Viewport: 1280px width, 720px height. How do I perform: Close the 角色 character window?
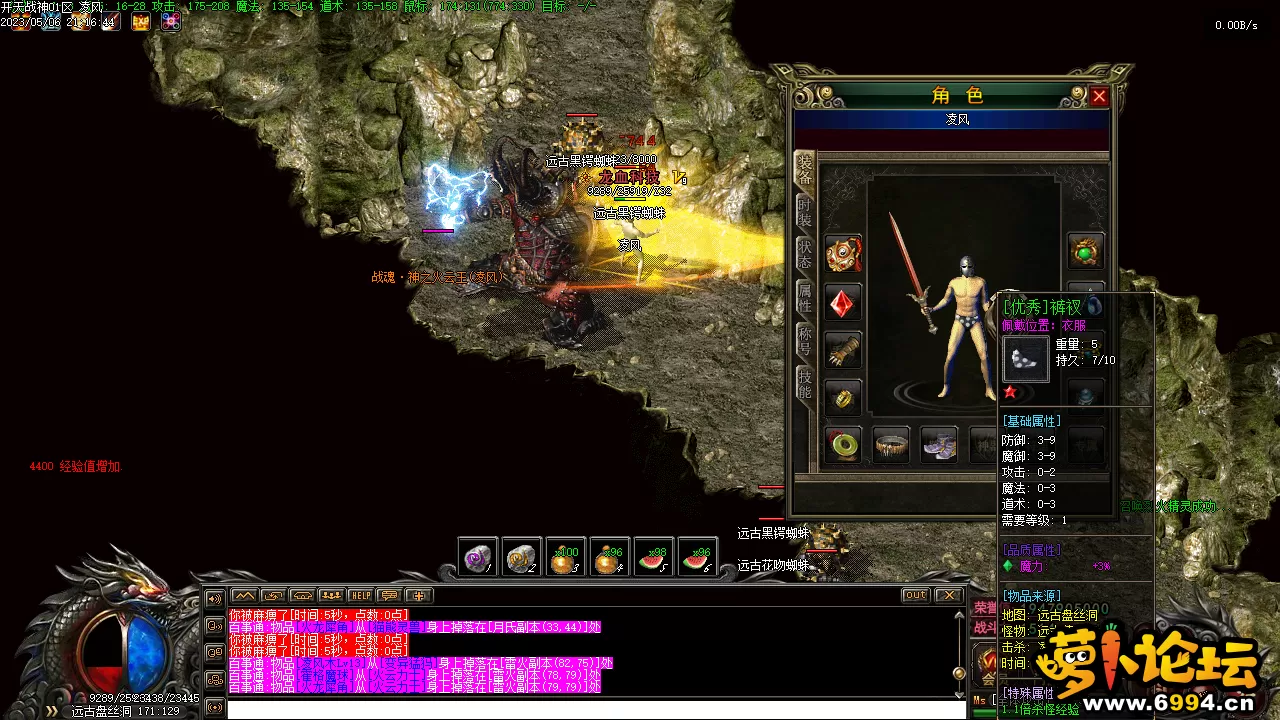tap(1099, 96)
